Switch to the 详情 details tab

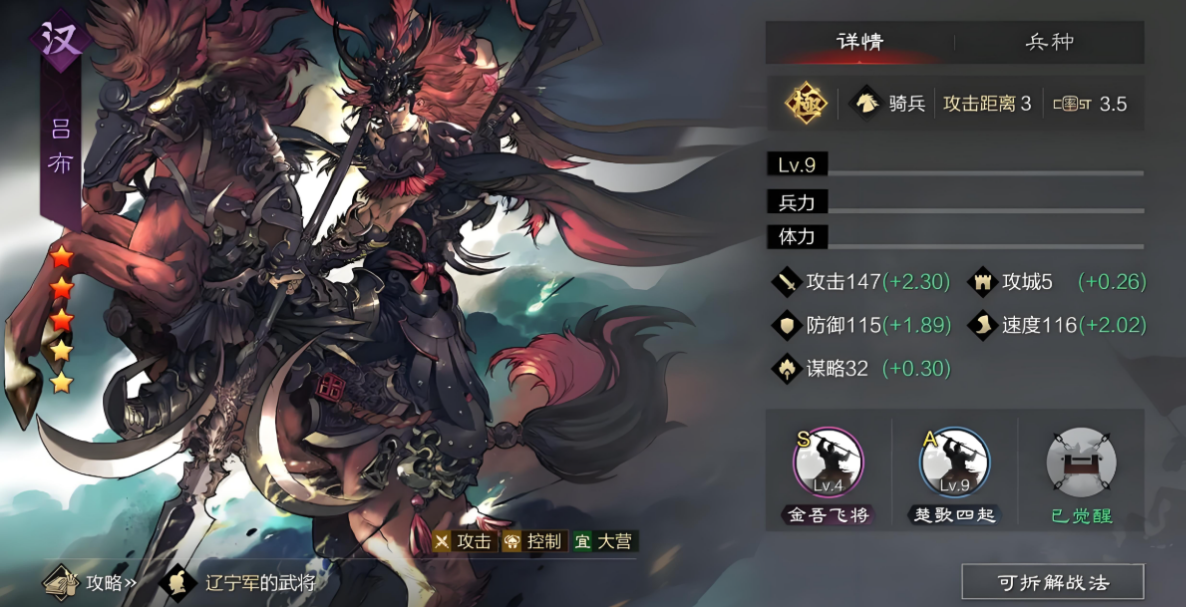click(860, 43)
